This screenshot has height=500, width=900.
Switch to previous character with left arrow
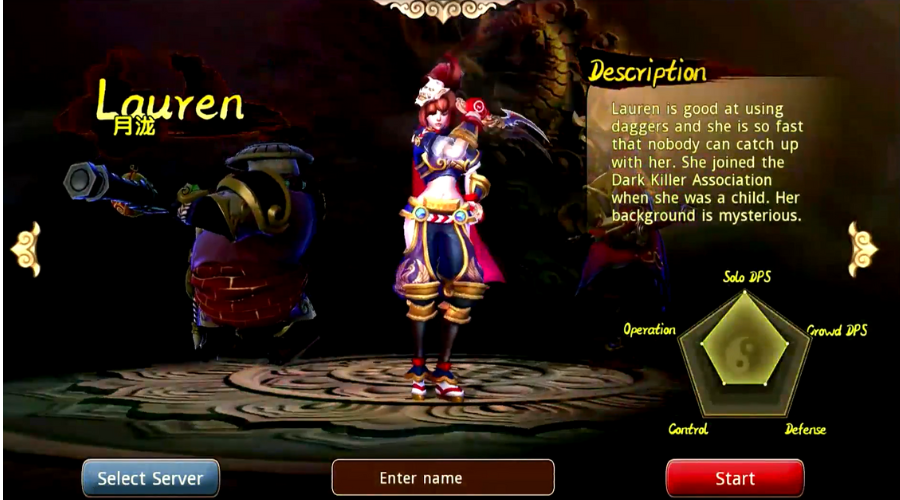click(x=26, y=248)
